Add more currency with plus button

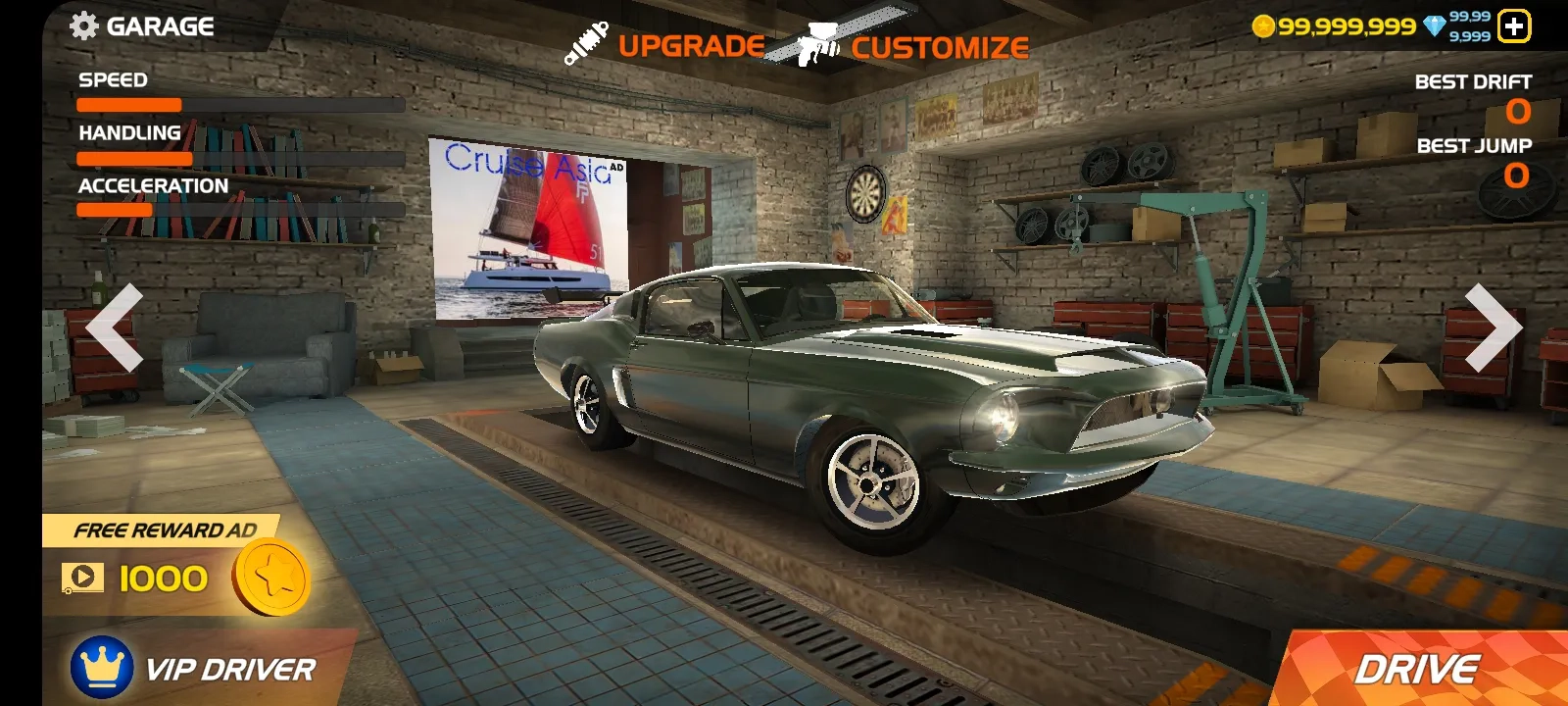tap(1514, 26)
